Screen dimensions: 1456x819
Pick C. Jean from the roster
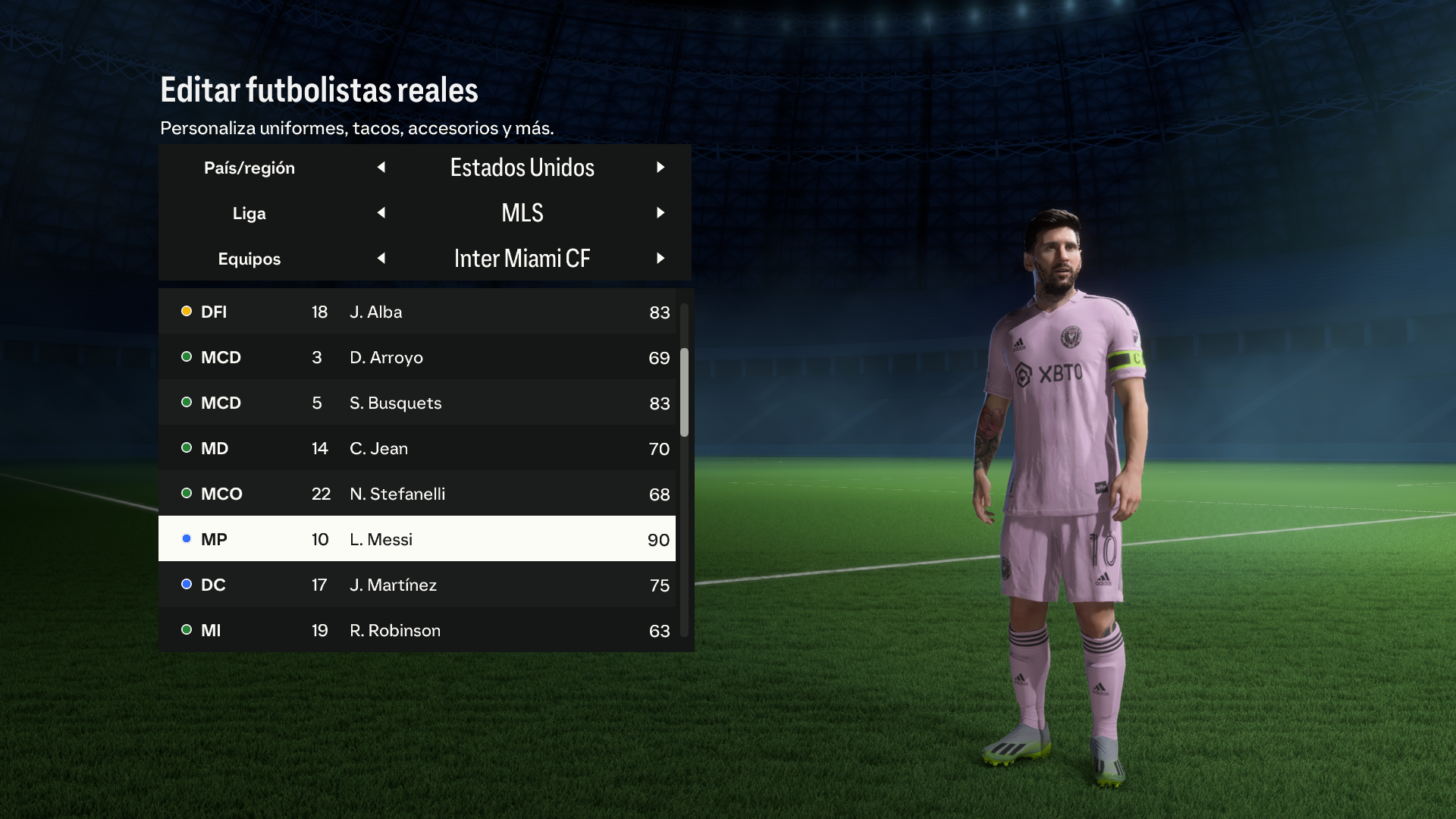click(417, 448)
